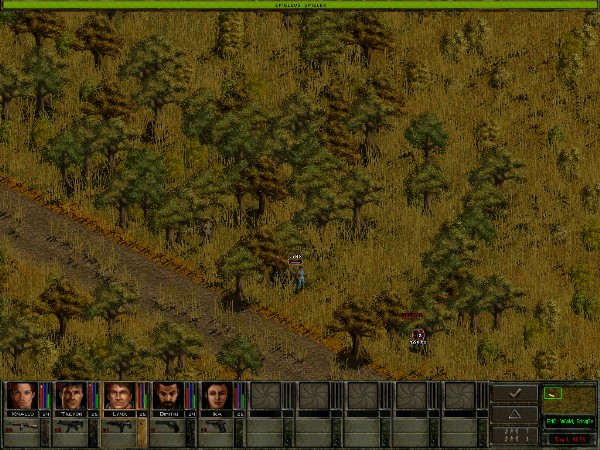This screenshot has height=450, width=600.
Task: Select Dimitri's bearded portrait
Action: (x=168, y=395)
